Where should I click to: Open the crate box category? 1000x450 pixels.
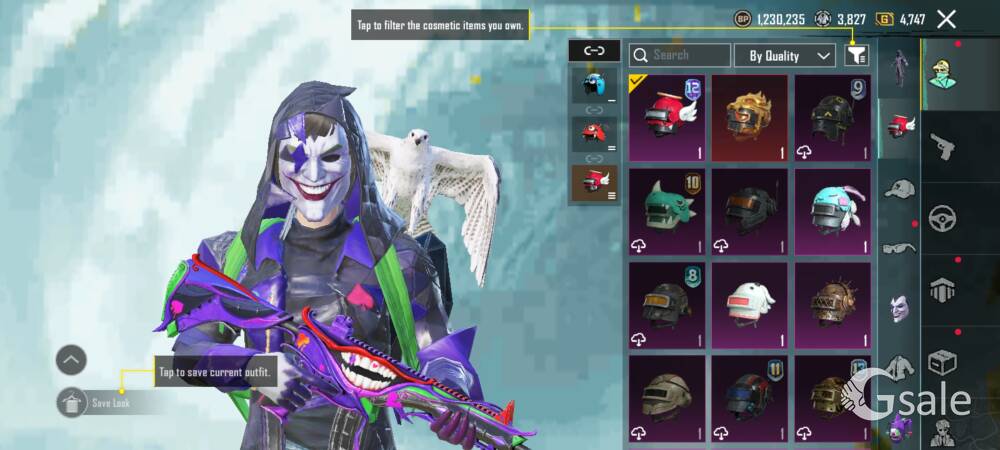(941, 360)
